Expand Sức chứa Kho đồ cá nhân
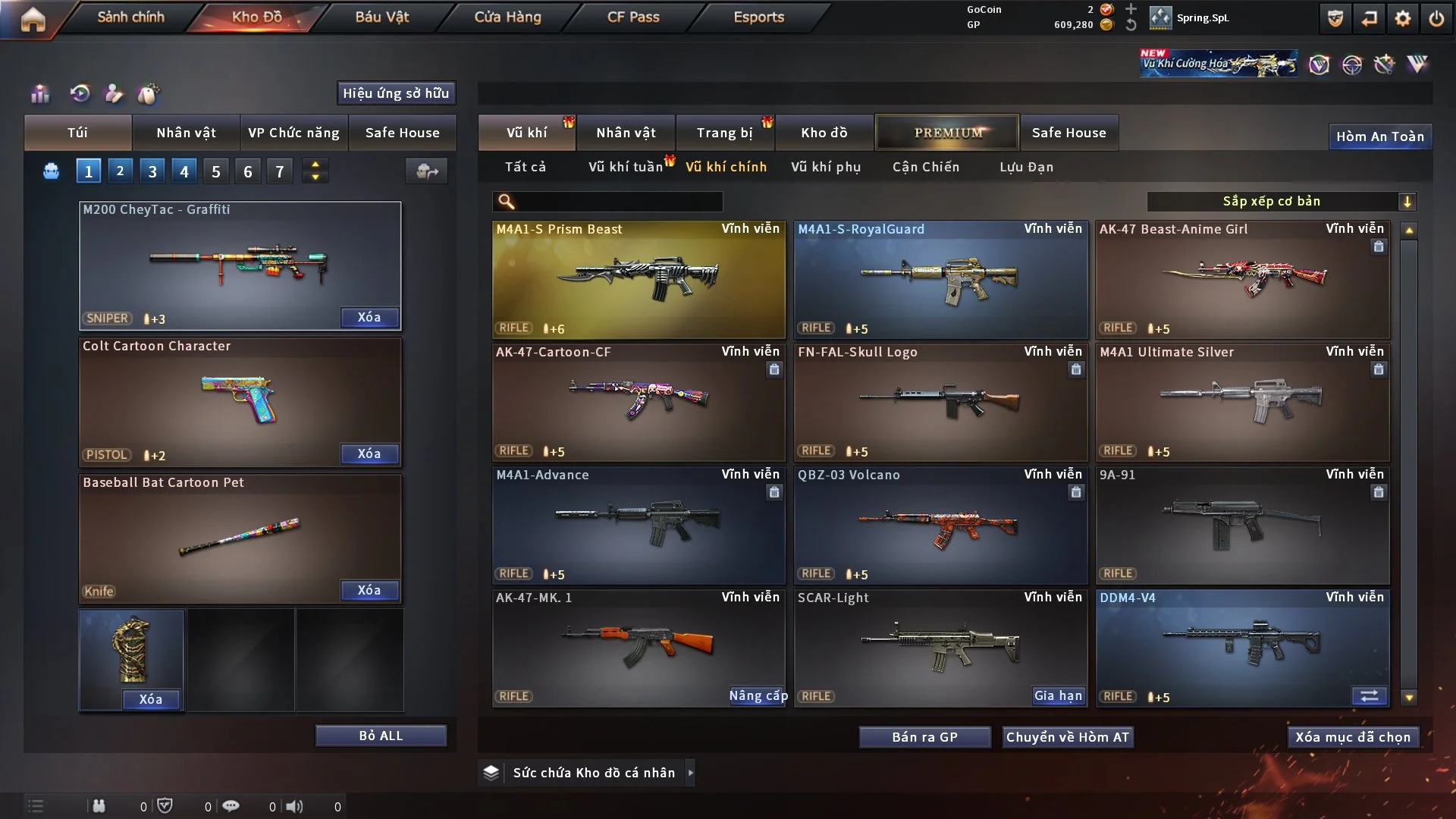This screenshot has height=819, width=1456. (x=594, y=773)
